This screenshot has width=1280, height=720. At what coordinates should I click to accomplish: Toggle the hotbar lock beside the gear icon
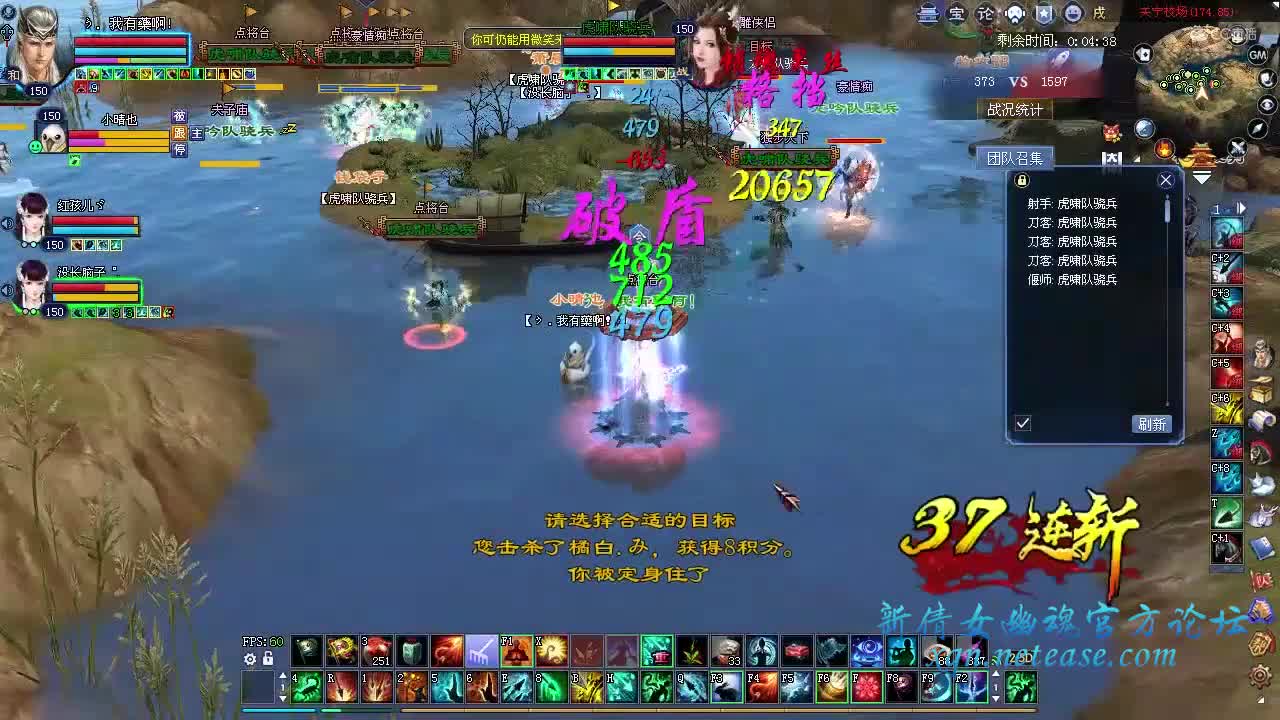[x=266, y=658]
